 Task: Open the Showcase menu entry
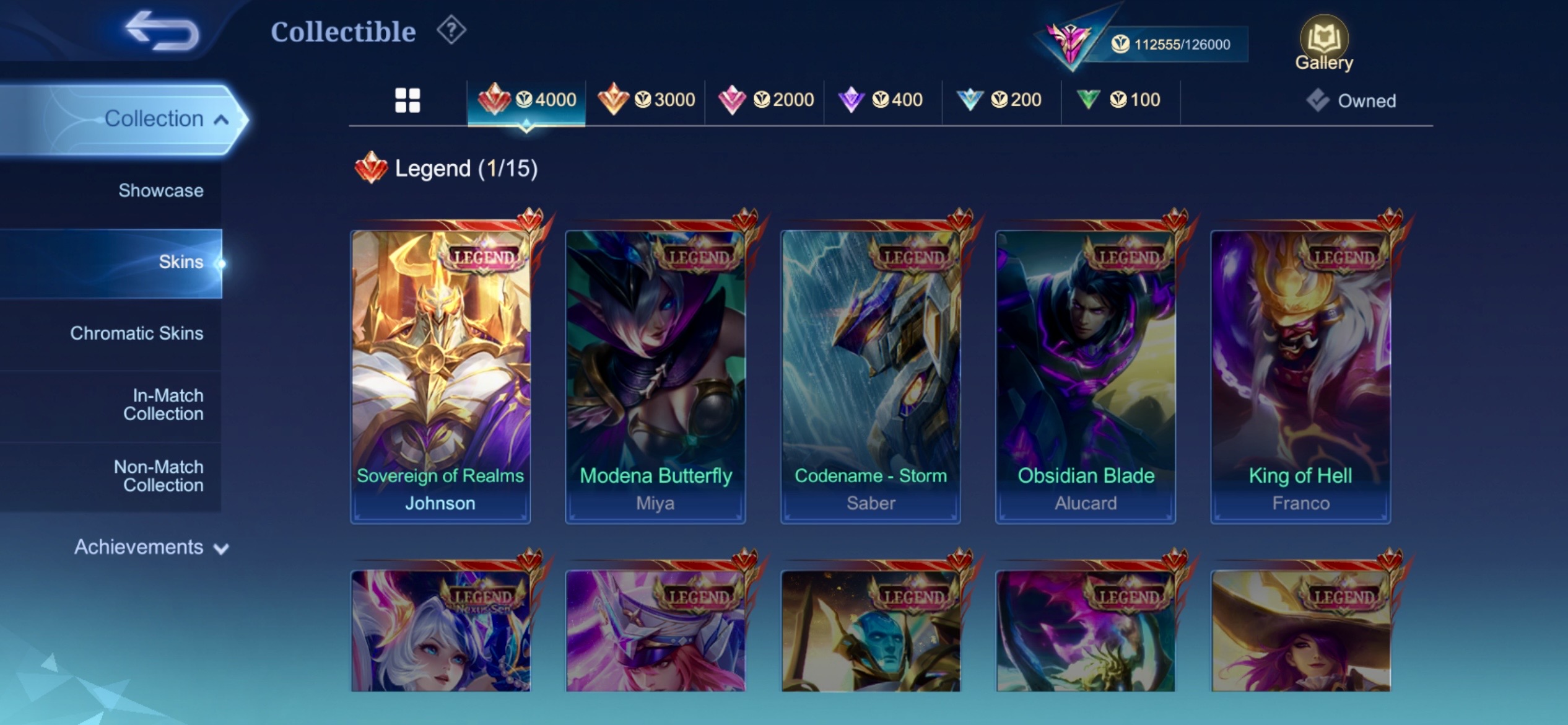[x=160, y=190]
